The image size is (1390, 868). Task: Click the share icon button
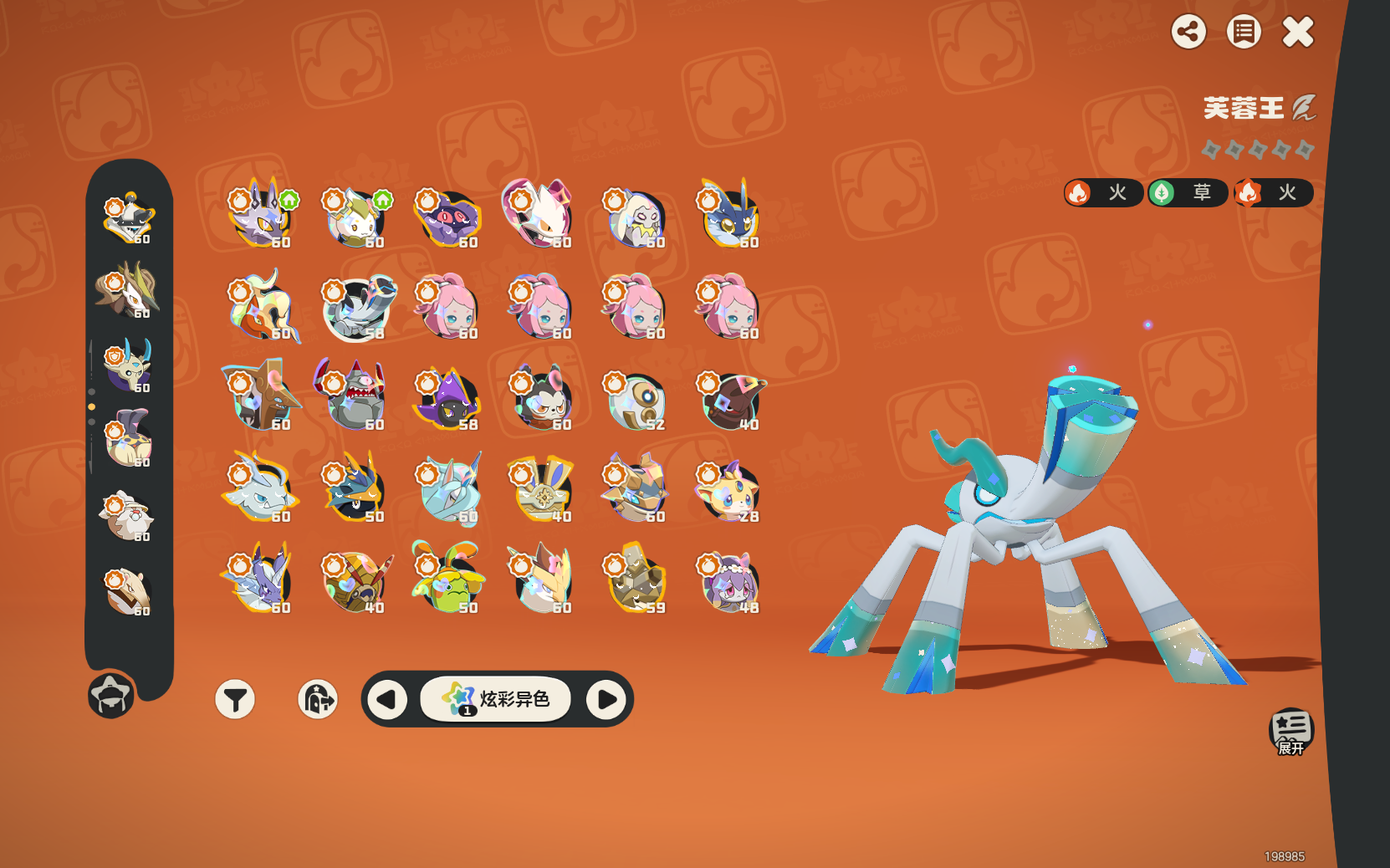[1188, 33]
